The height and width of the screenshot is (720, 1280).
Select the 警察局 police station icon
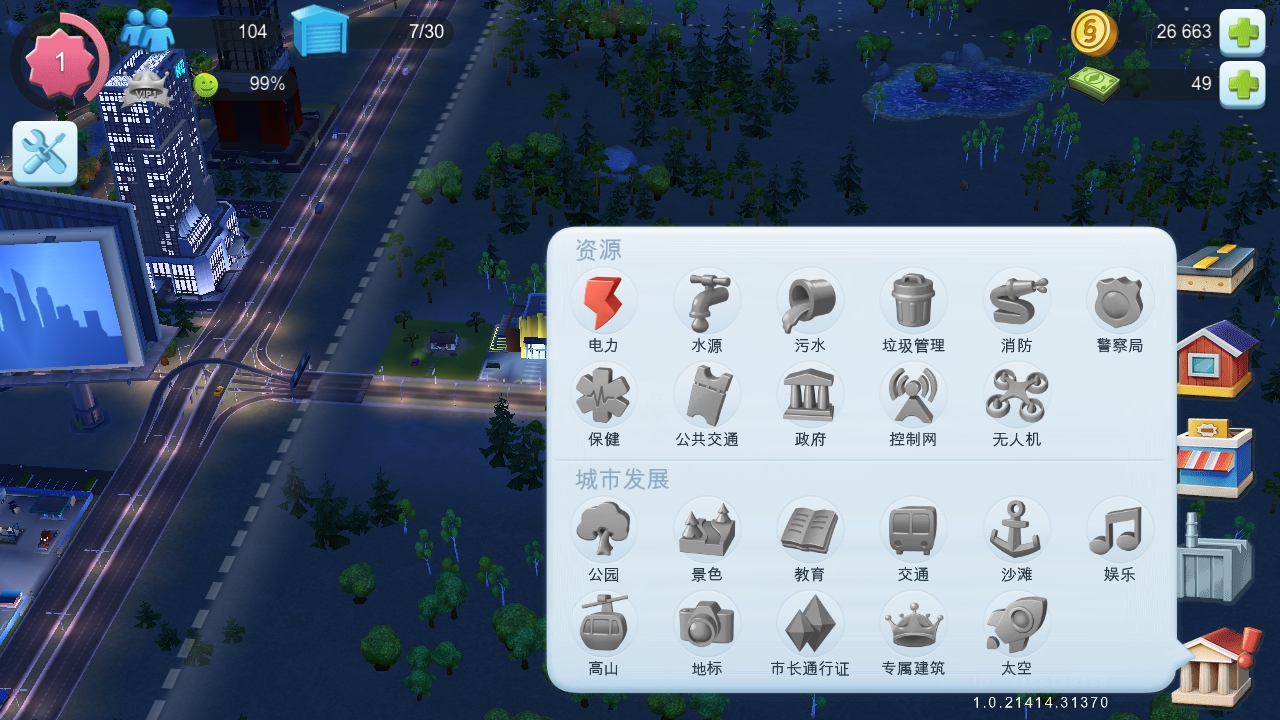click(x=1119, y=300)
